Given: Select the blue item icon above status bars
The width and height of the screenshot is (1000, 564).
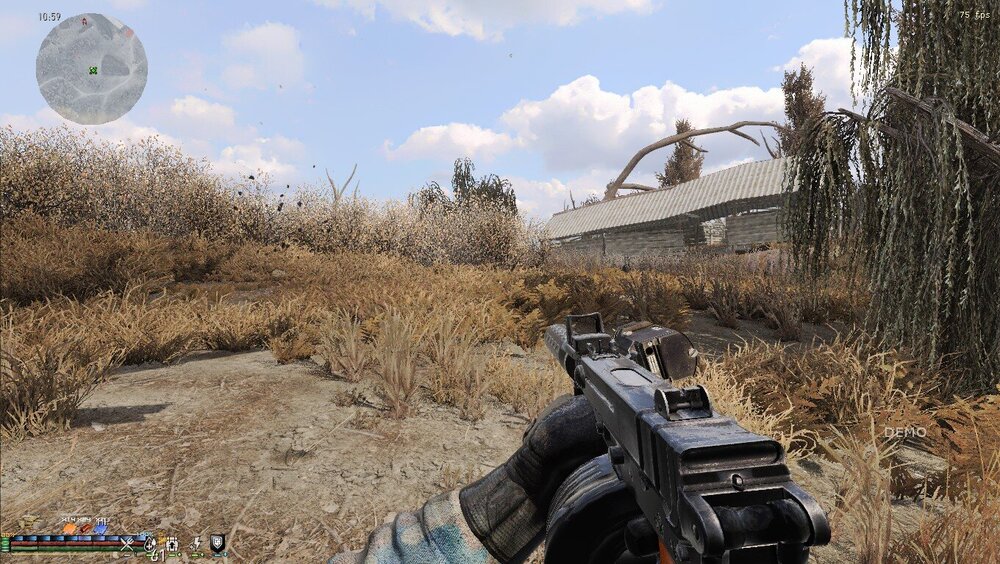Looking at the screenshot, I should click(101, 528).
